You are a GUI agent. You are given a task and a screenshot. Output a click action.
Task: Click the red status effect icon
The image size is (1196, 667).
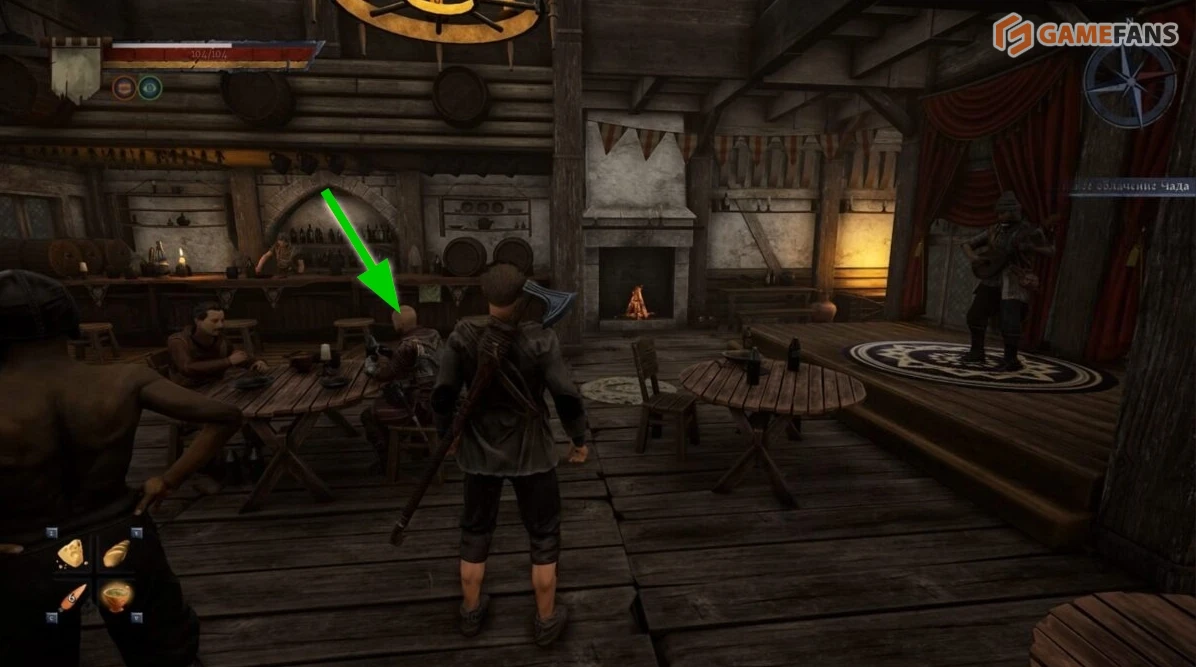pos(124,88)
